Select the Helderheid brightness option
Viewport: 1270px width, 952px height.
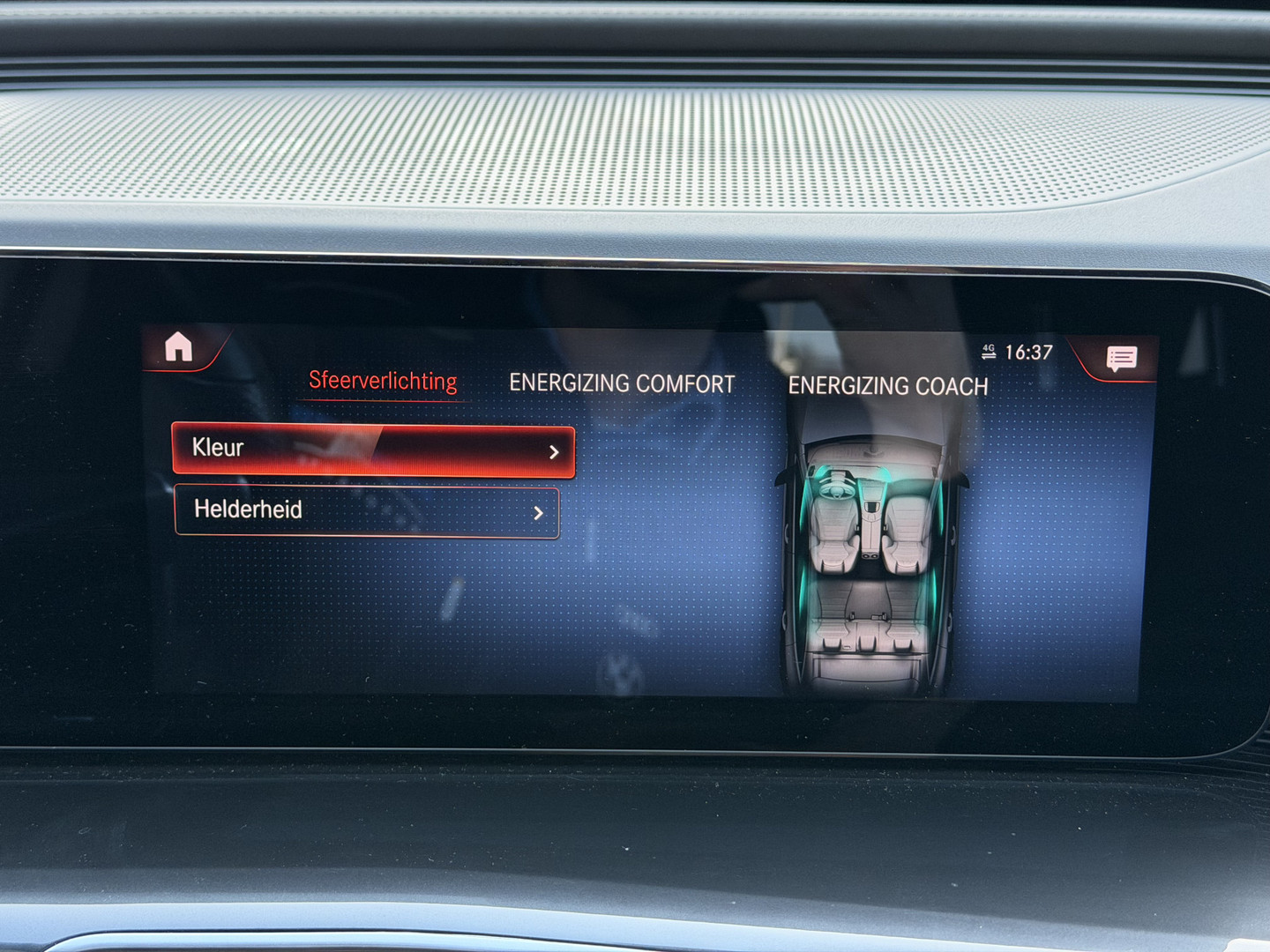coord(368,511)
